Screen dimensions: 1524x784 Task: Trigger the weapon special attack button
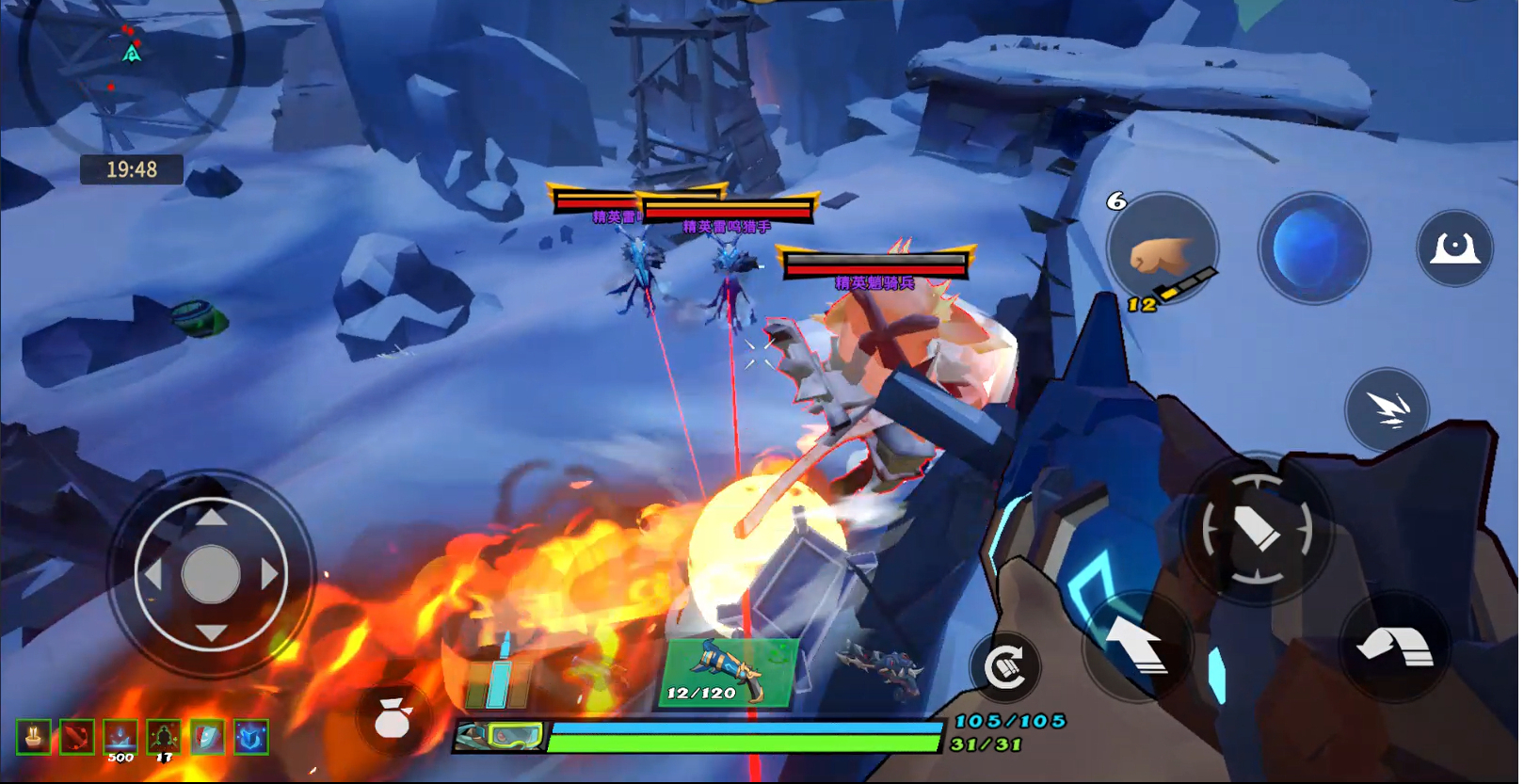(x=1387, y=408)
